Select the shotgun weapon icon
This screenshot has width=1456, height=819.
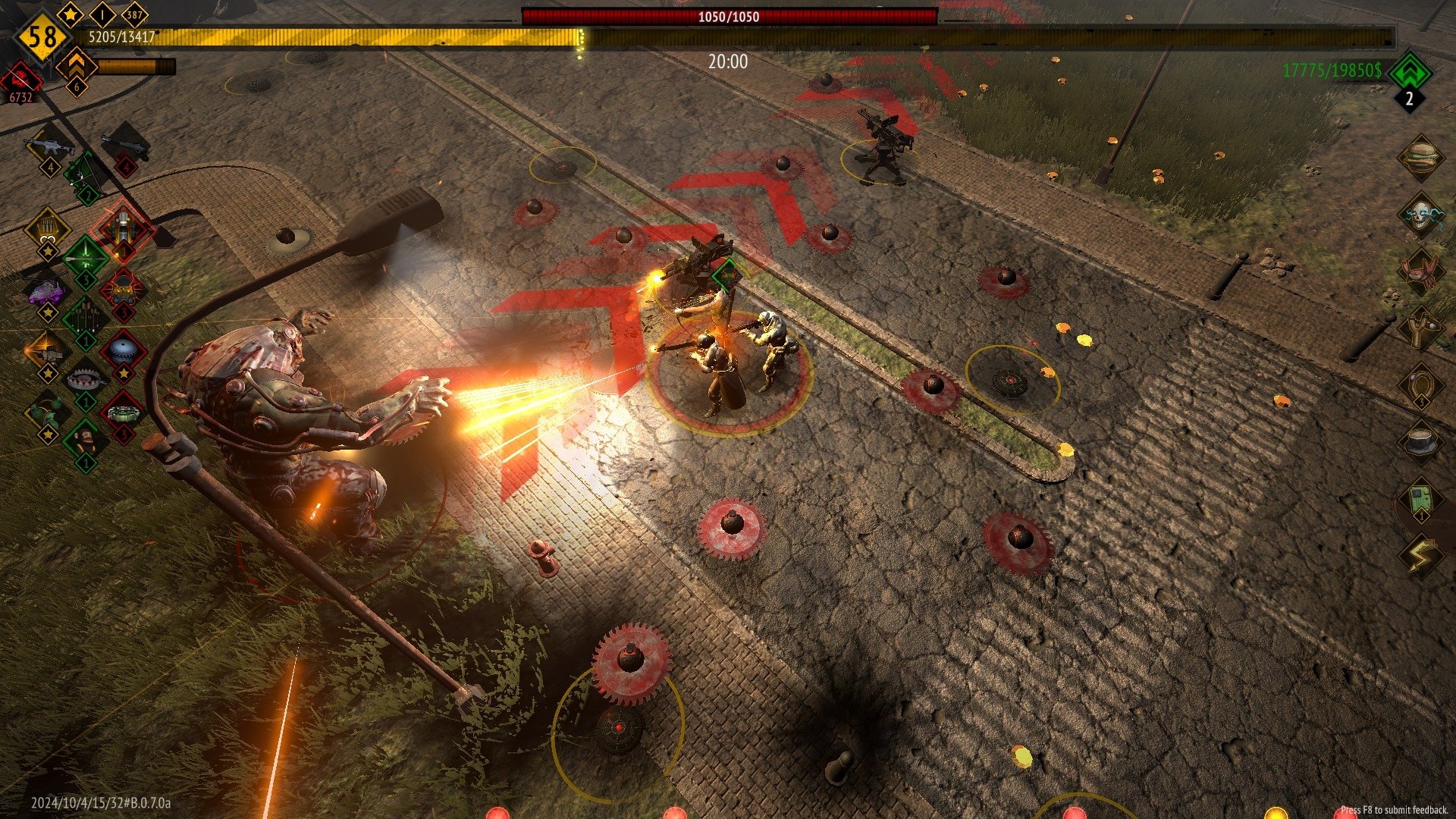[x=125, y=144]
